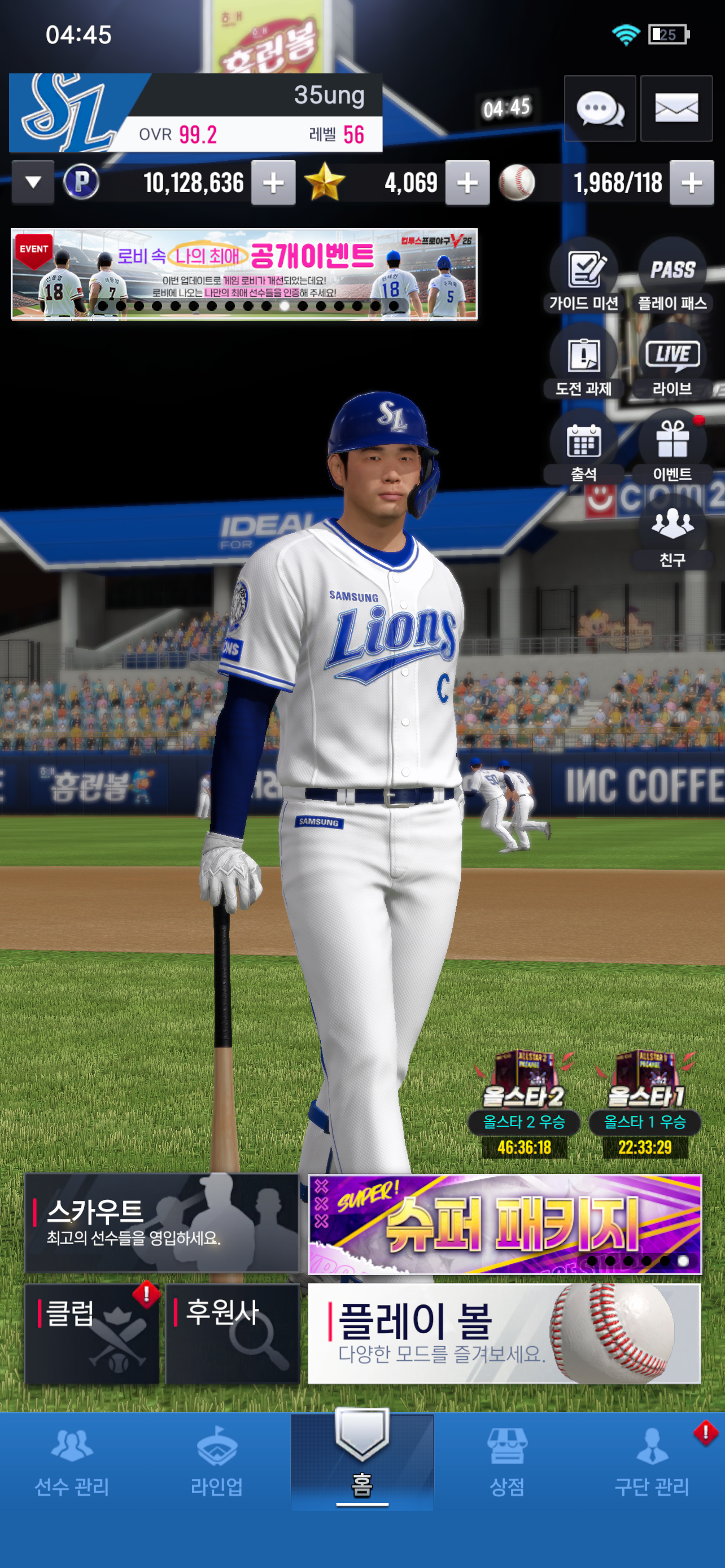
Task: Open the 출석 attendance calendar
Action: coord(584,449)
